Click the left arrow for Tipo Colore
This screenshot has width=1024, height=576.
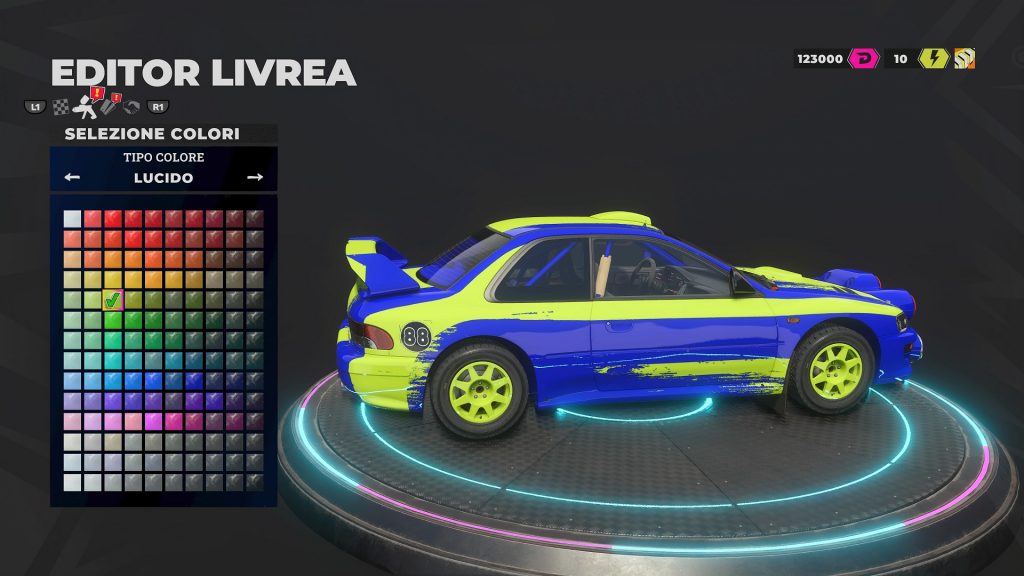[x=72, y=177]
